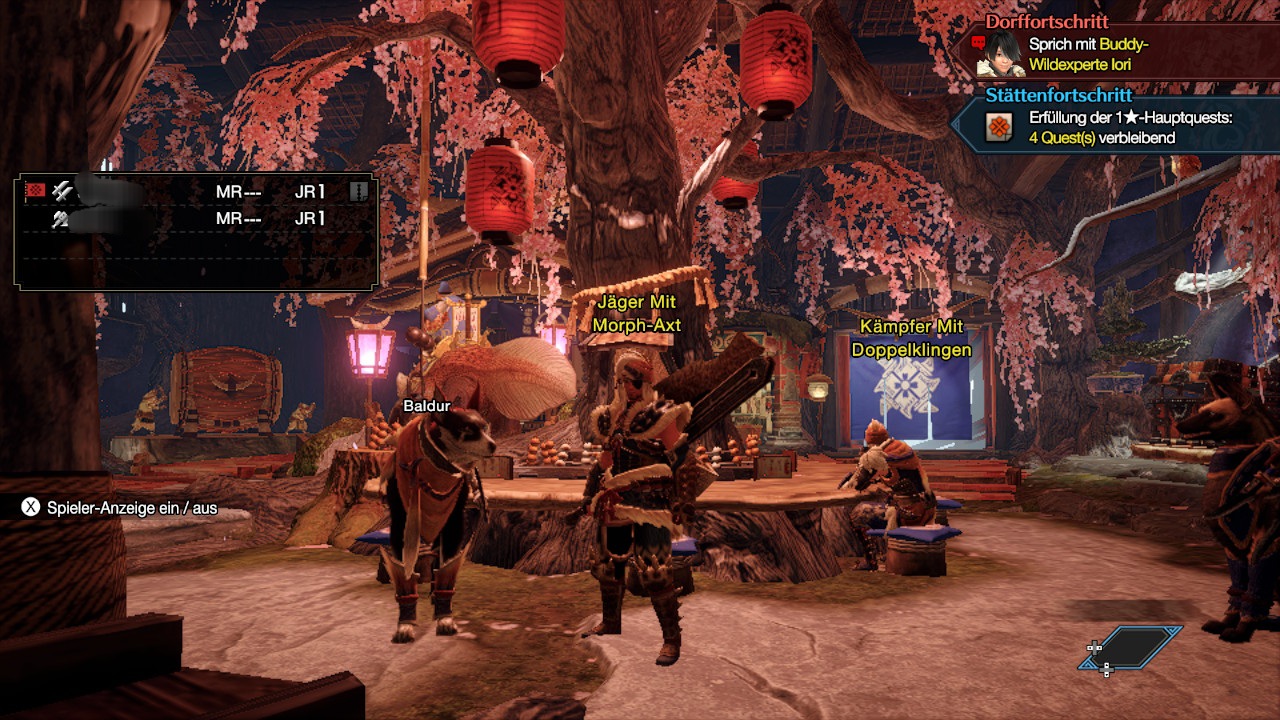Select the Stättenfortschritt hub quest tracker
Viewport: 1280px width, 720px height.
(1058, 96)
